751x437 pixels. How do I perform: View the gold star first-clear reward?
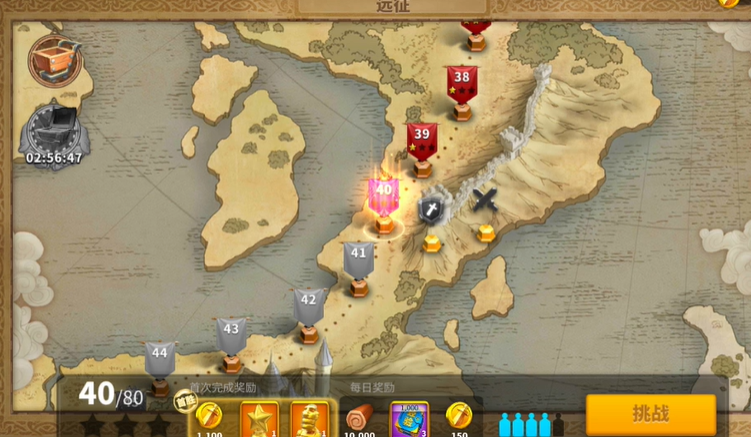pos(260,419)
